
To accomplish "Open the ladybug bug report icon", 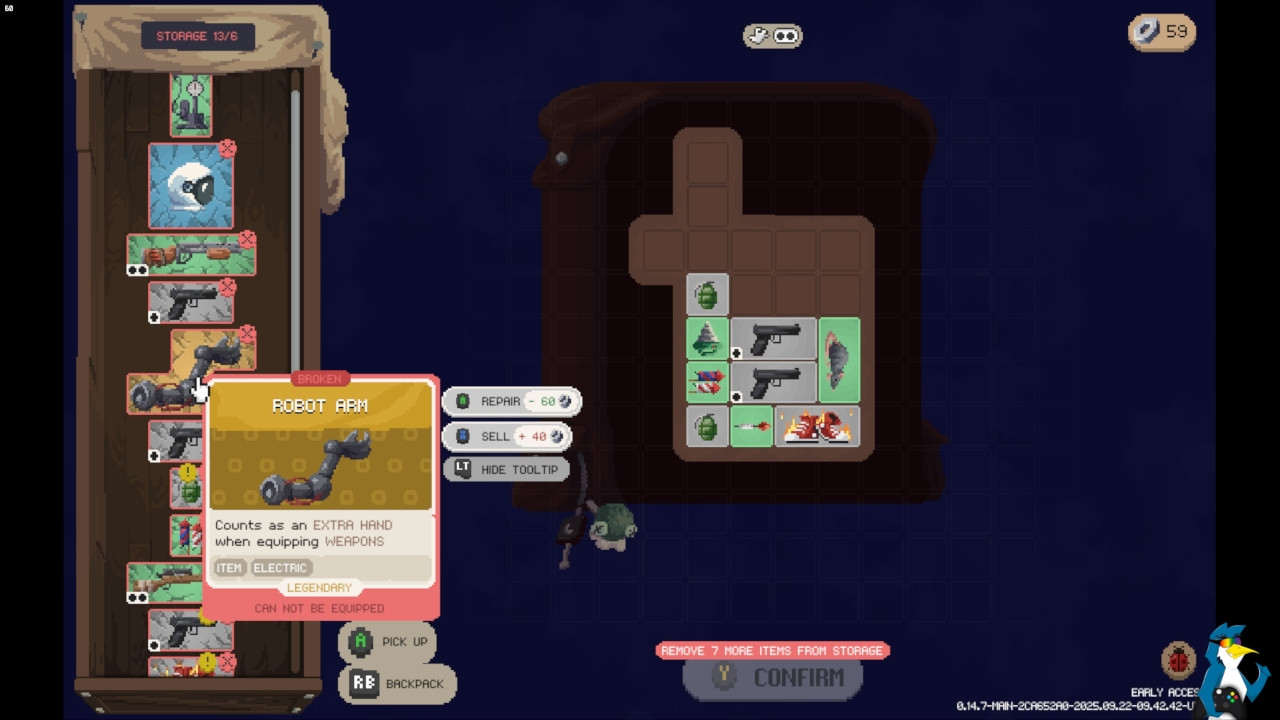I will (1178, 661).
